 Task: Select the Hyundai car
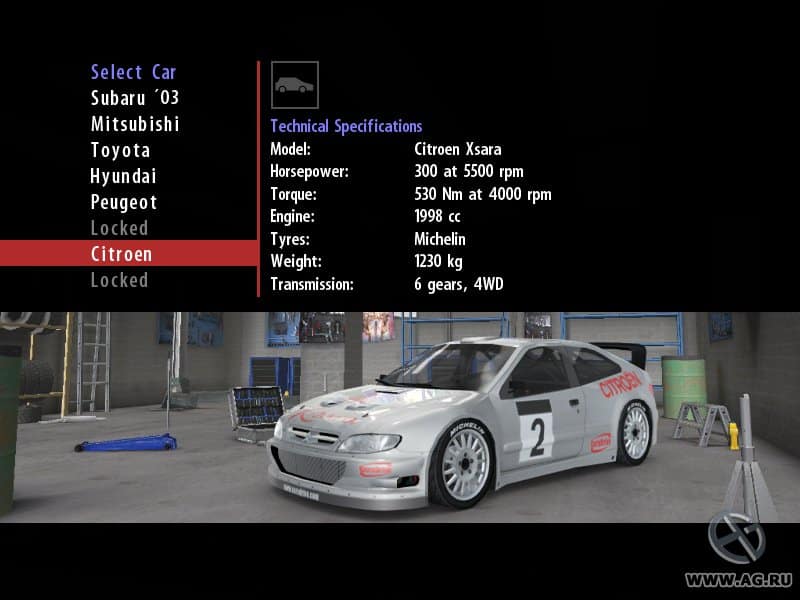tap(124, 176)
